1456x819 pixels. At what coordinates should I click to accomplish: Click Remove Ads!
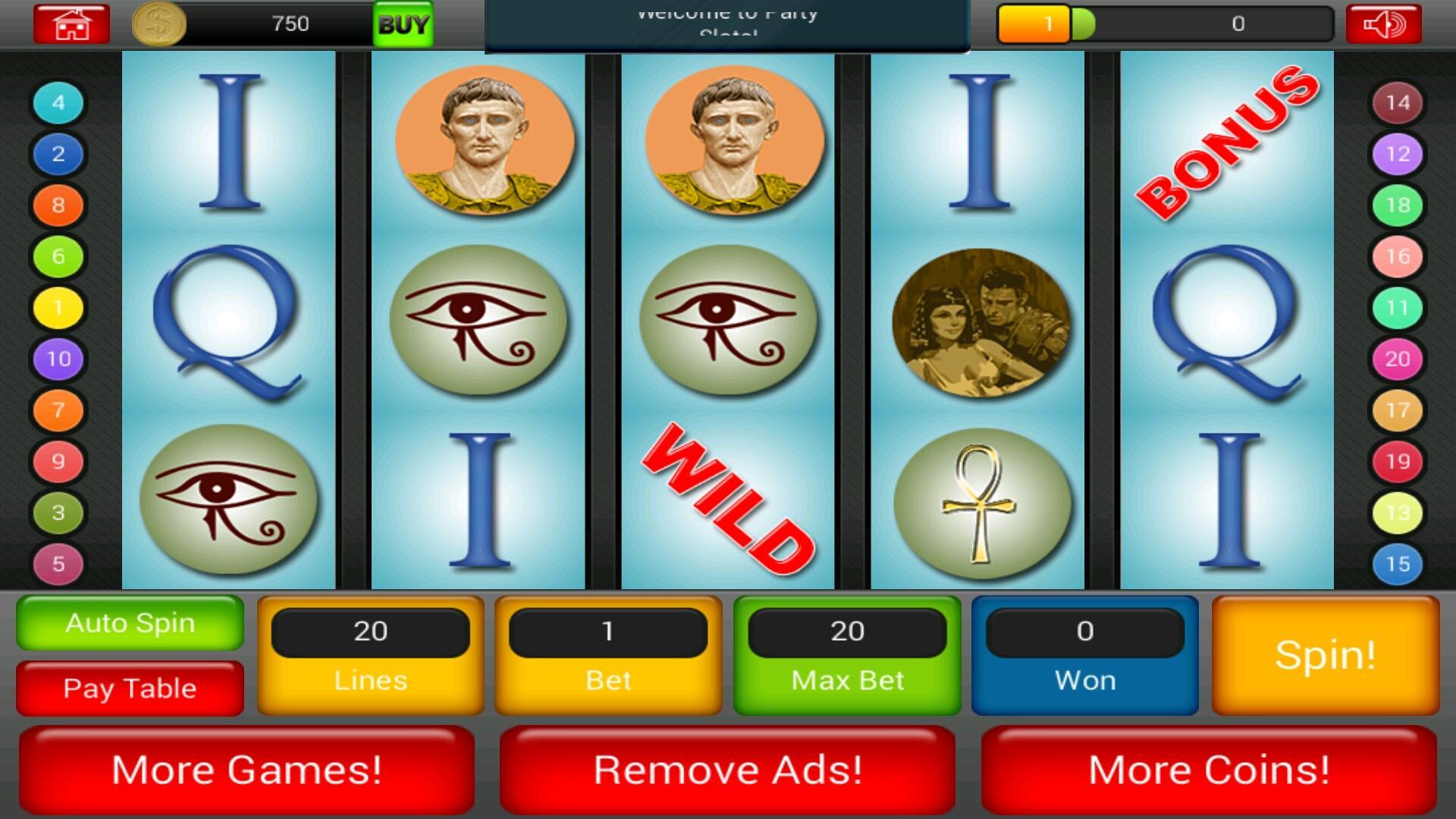click(726, 770)
